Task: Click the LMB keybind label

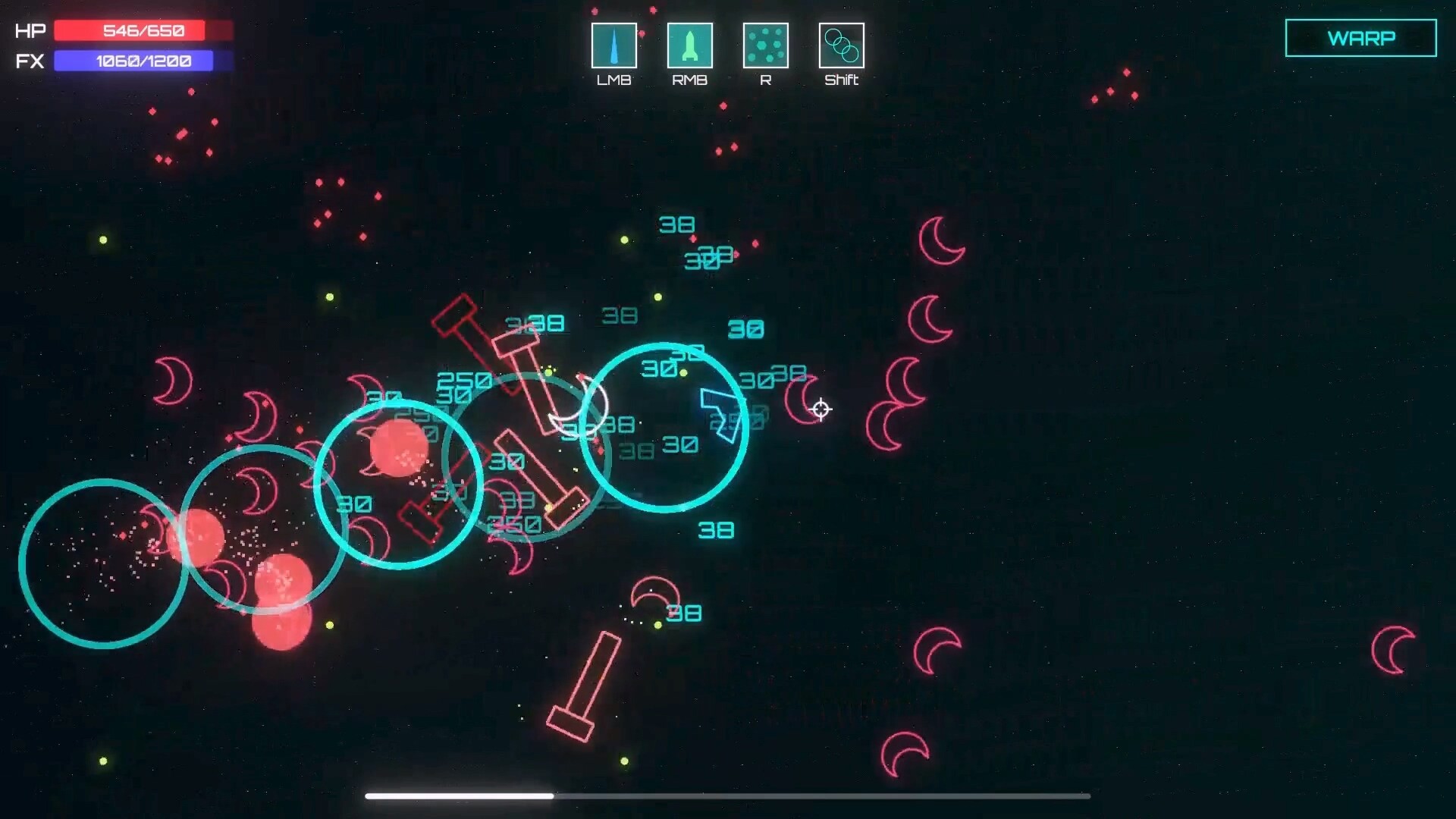Action: coord(614,79)
